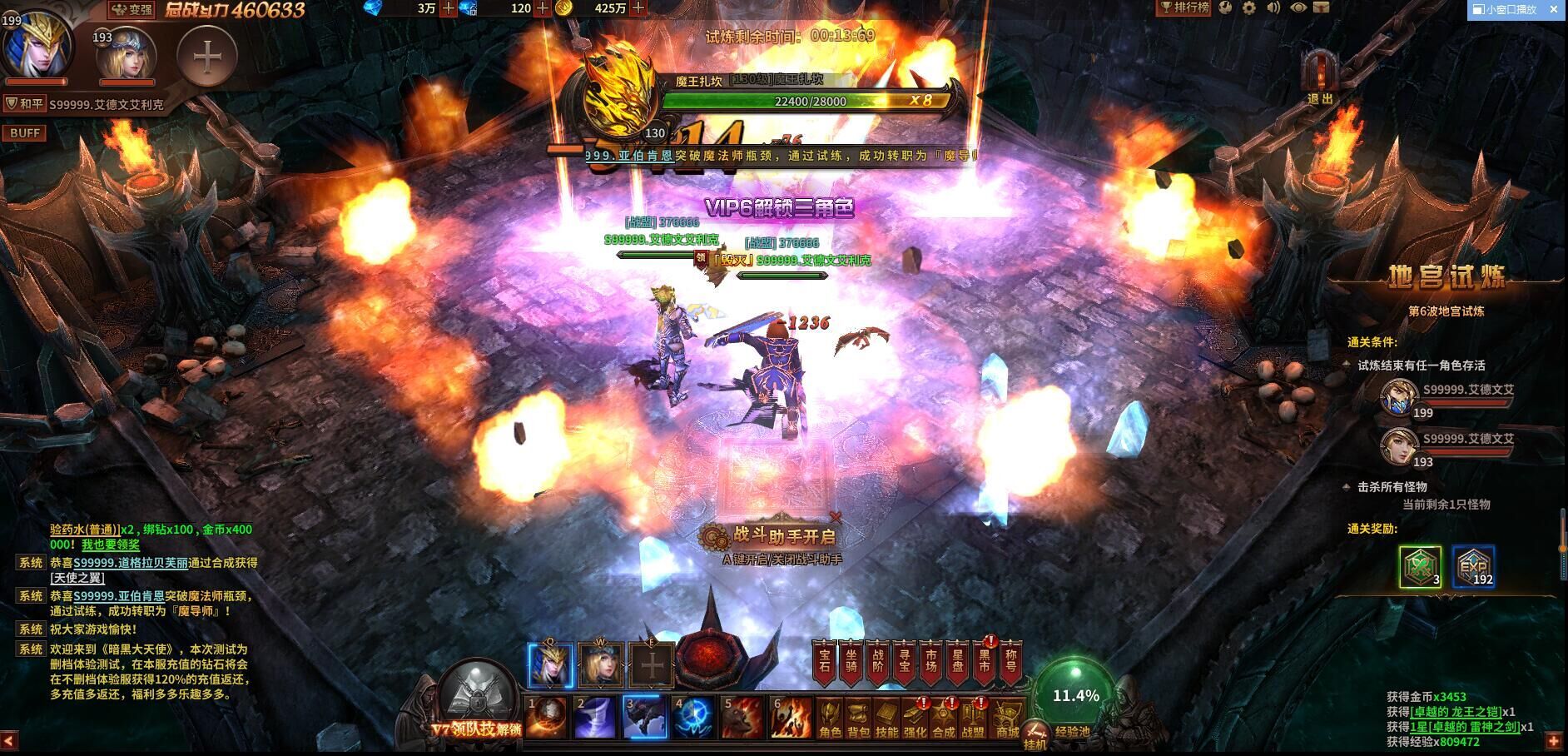Image resolution: width=1568 pixels, height=756 pixels.
Task: Toggle the sound speaker icon
Action: [1273, 8]
